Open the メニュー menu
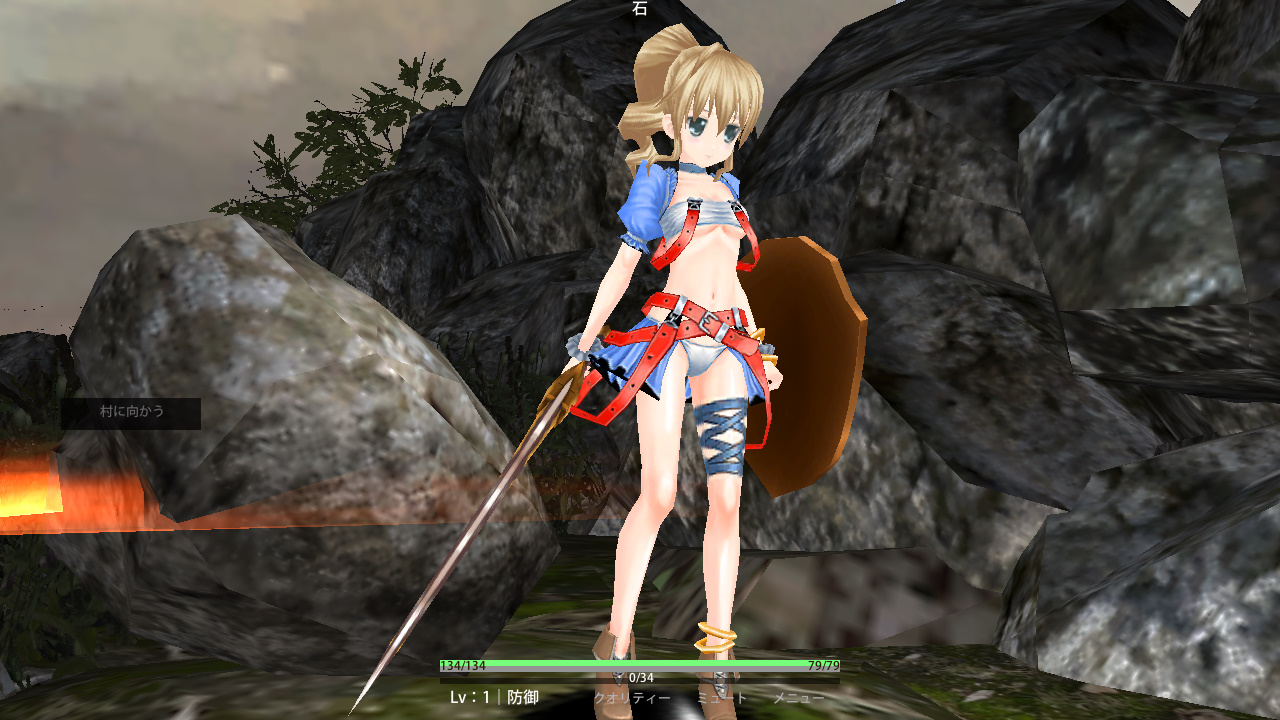 [x=798, y=698]
